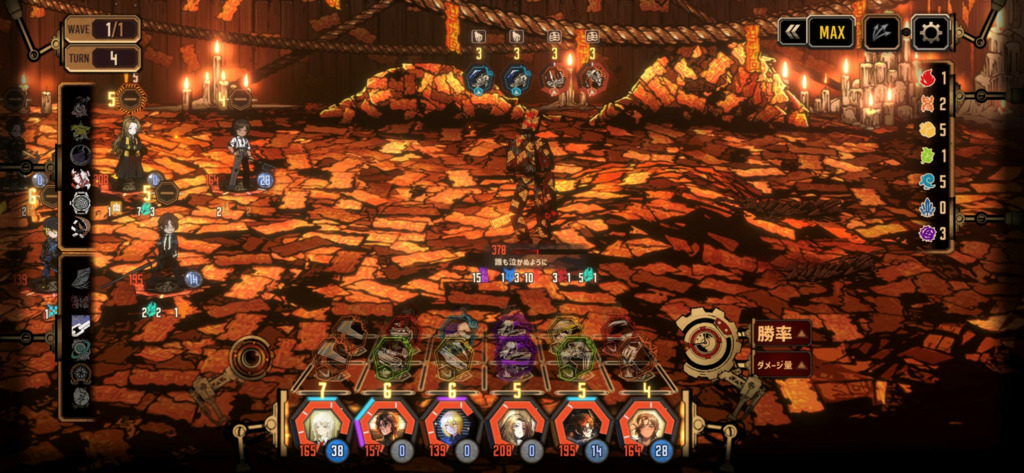Click the double-arrow collapse button
The height and width of the screenshot is (473, 1024).
pyautogui.click(x=793, y=32)
